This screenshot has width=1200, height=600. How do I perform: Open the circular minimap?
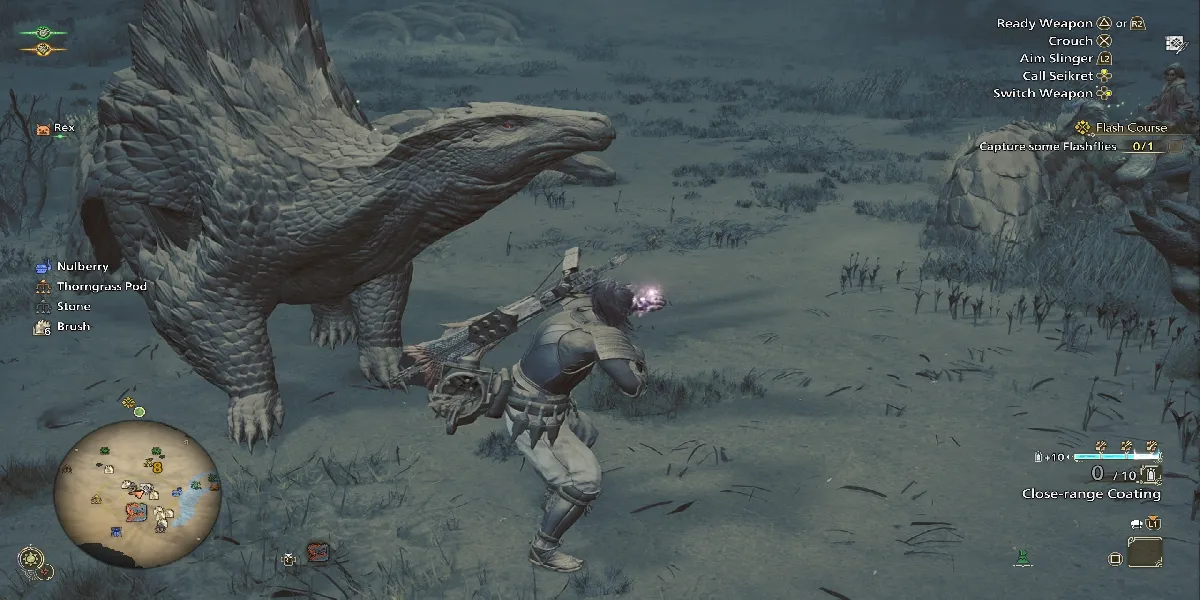137,488
